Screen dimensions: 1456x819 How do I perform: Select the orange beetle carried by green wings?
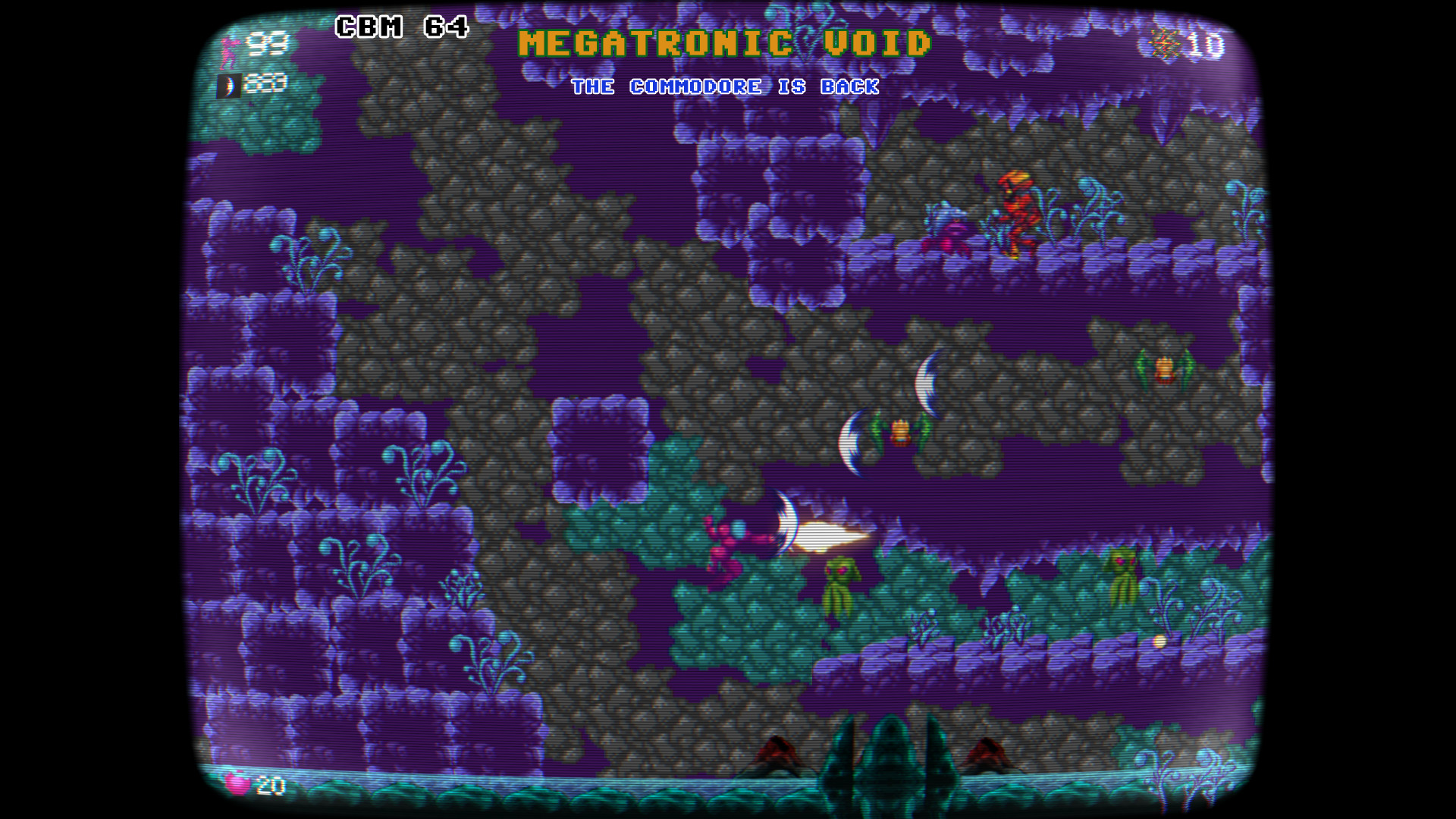[x=899, y=432]
